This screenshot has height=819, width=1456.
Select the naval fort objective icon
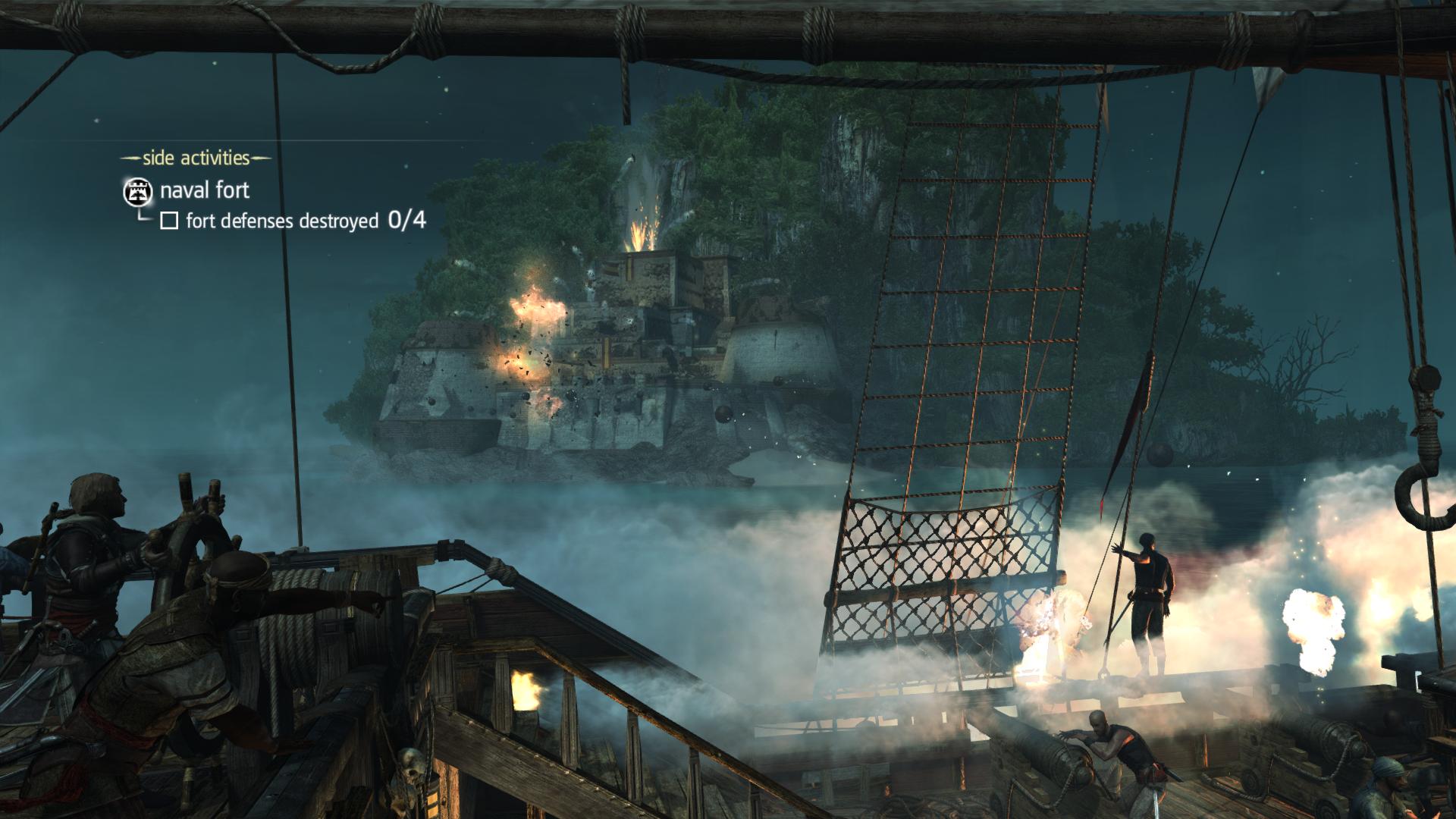pos(137,192)
